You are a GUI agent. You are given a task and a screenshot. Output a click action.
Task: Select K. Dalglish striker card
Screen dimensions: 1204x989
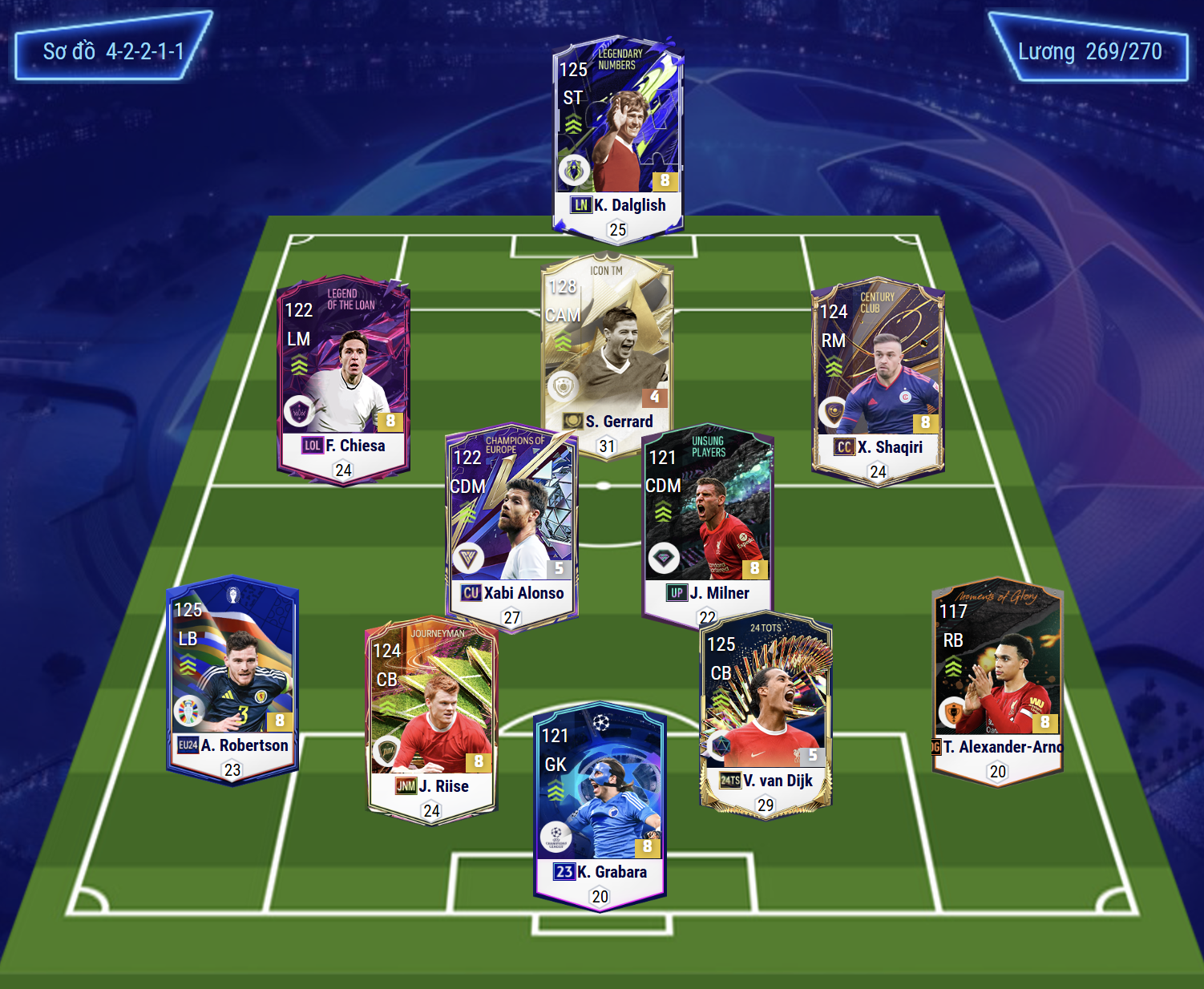617,136
